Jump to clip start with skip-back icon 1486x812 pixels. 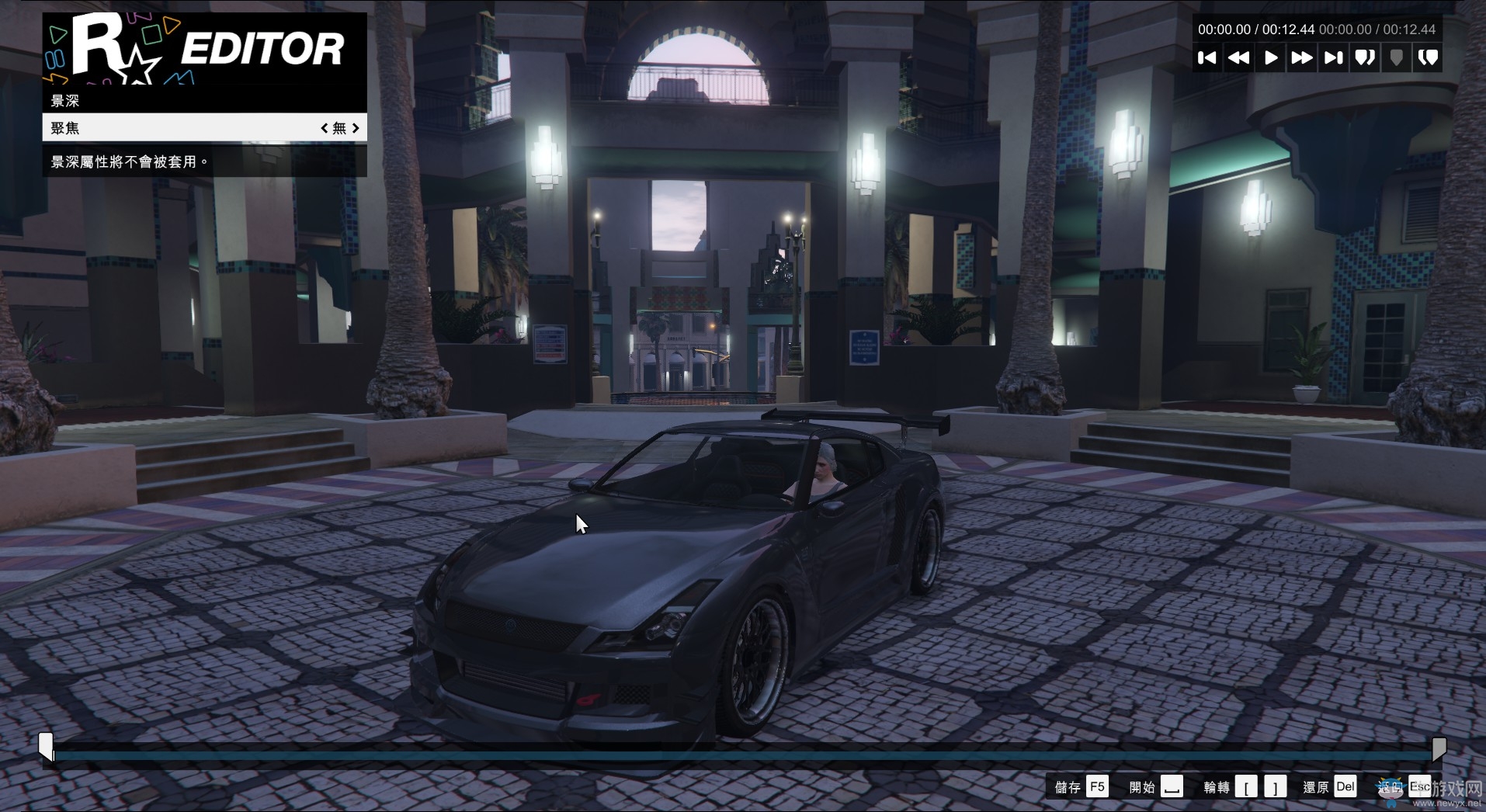pos(1208,57)
